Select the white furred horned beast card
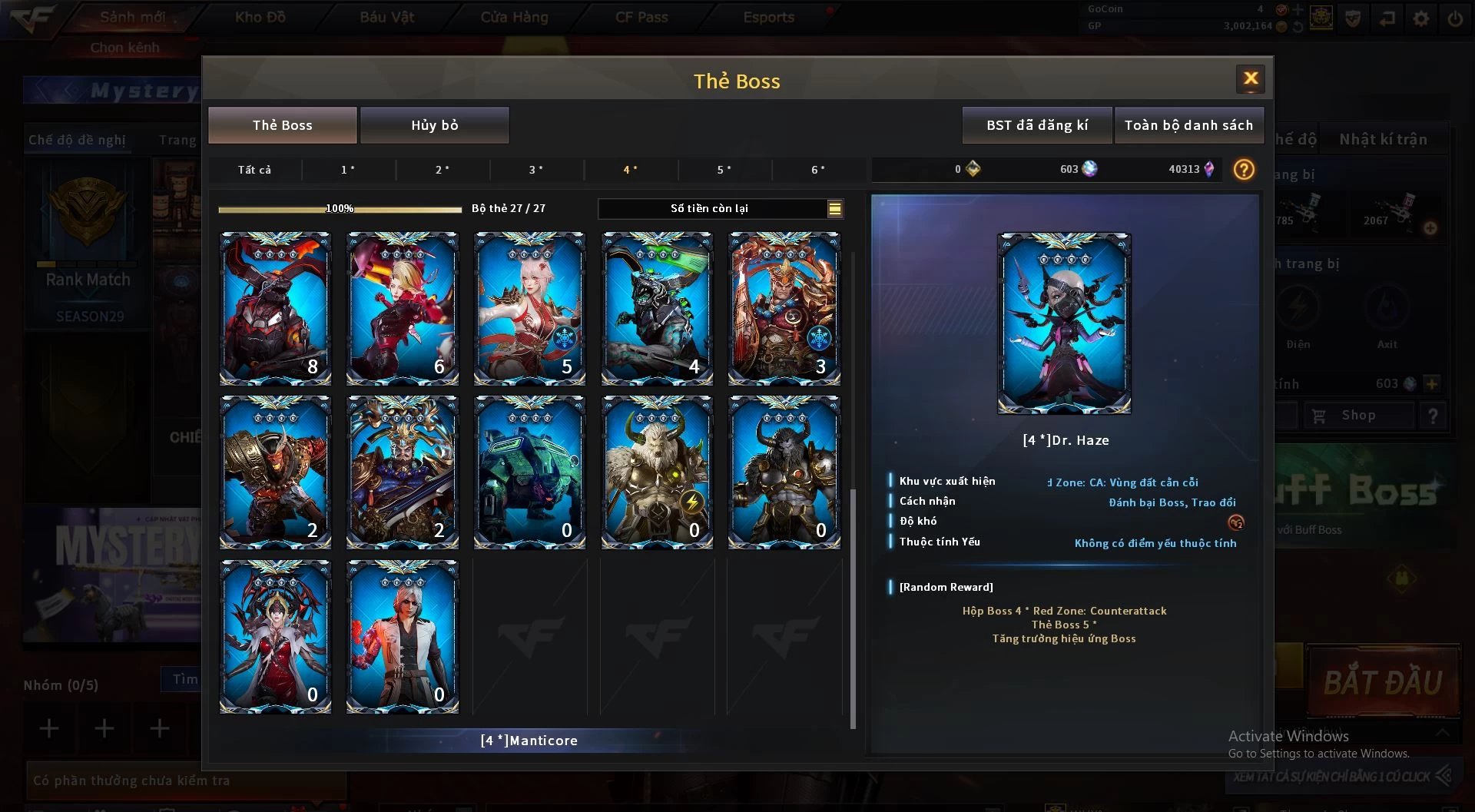Screen dimensions: 1475x812 point(657,472)
